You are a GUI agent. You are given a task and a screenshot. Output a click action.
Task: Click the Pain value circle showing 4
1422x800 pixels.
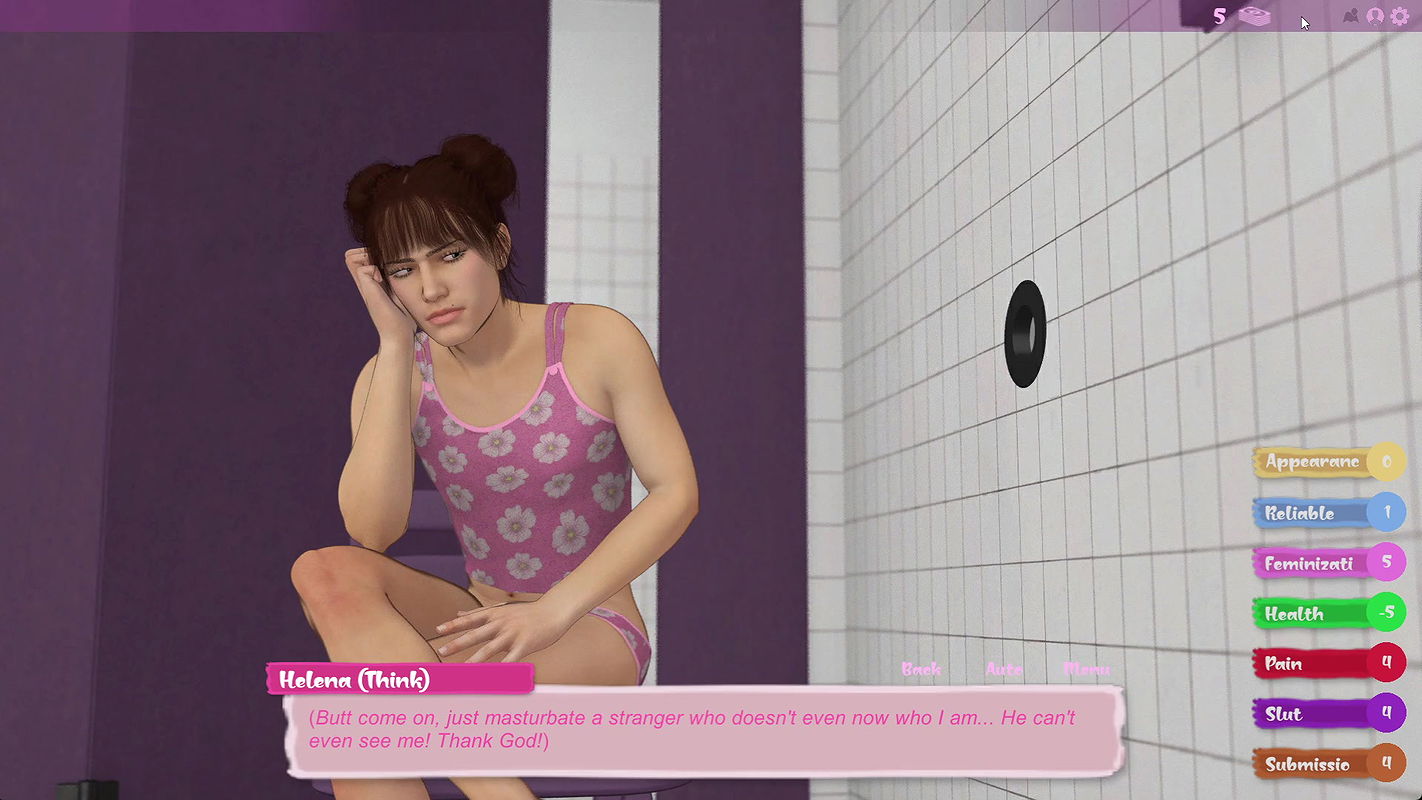(1388, 662)
